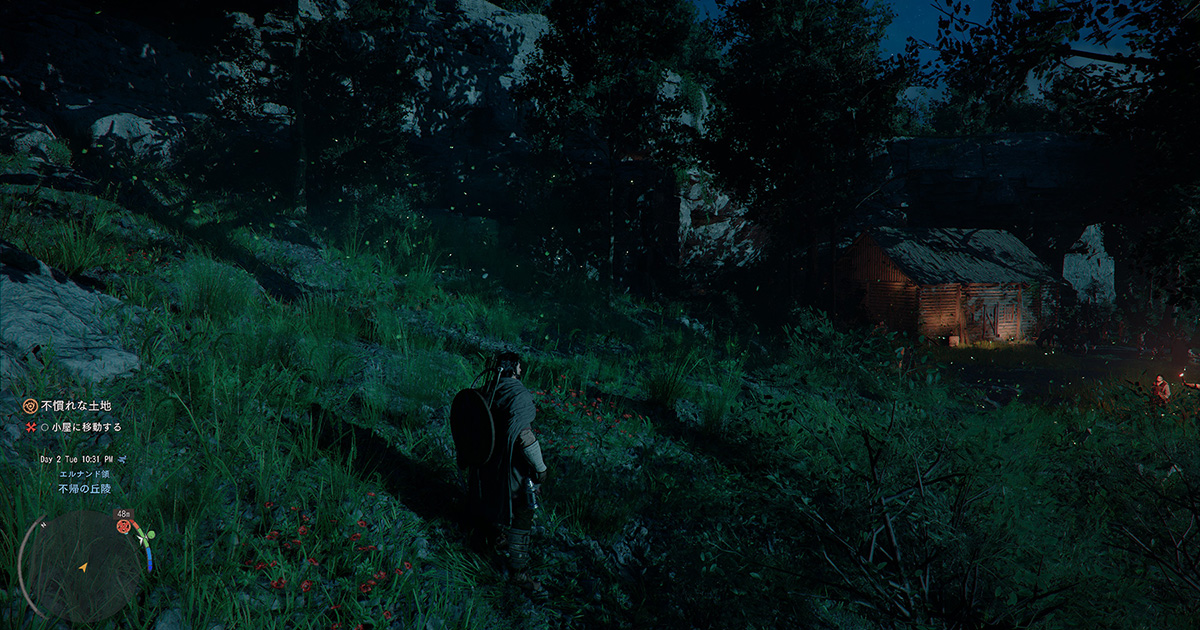Click the yellow player arrow on the minimap
The width and height of the screenshot is (1200, 630).
82,567
